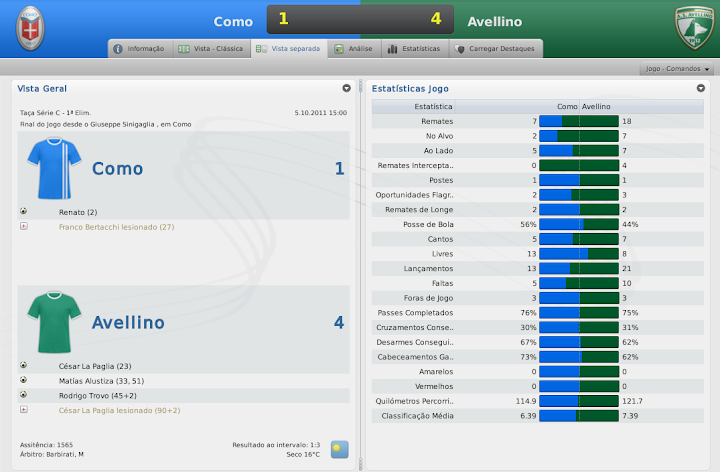Open the Jogo - Comandos dropdown
Image resolution: width=720 pixels, height=472 pixels.
click(678, 69)
